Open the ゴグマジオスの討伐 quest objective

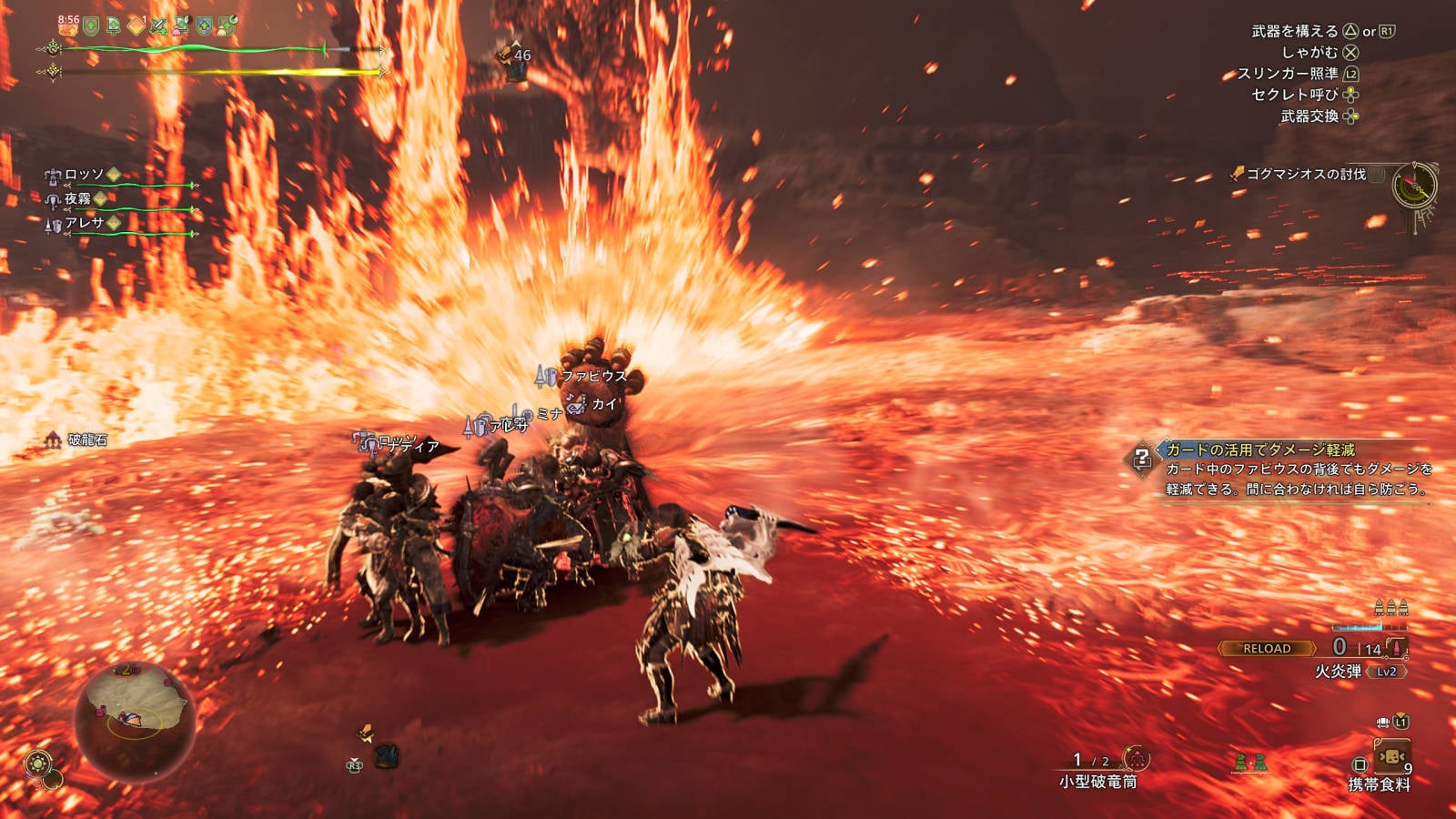(x=1305, y=174)
